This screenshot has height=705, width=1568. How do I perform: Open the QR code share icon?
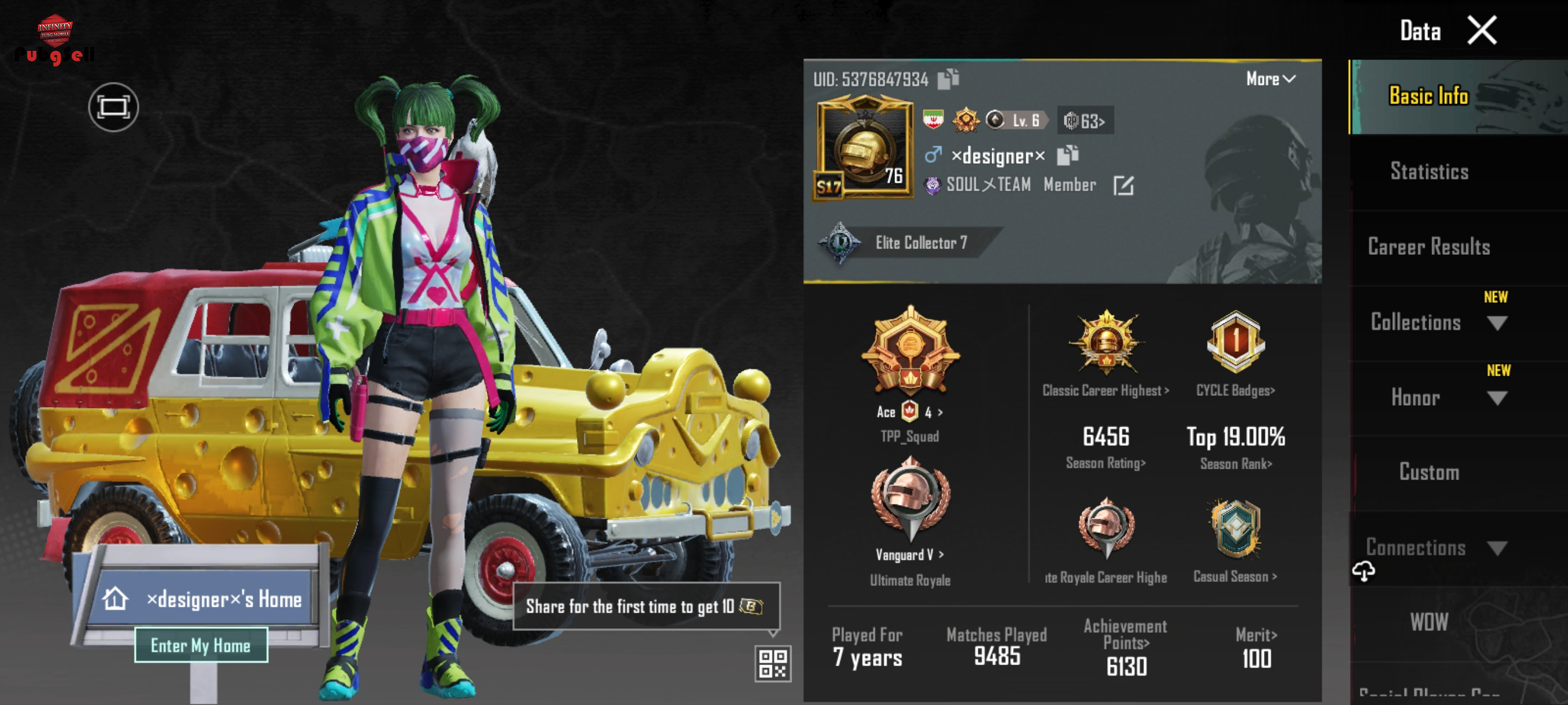pyautogui.click(x=772, y=663)
